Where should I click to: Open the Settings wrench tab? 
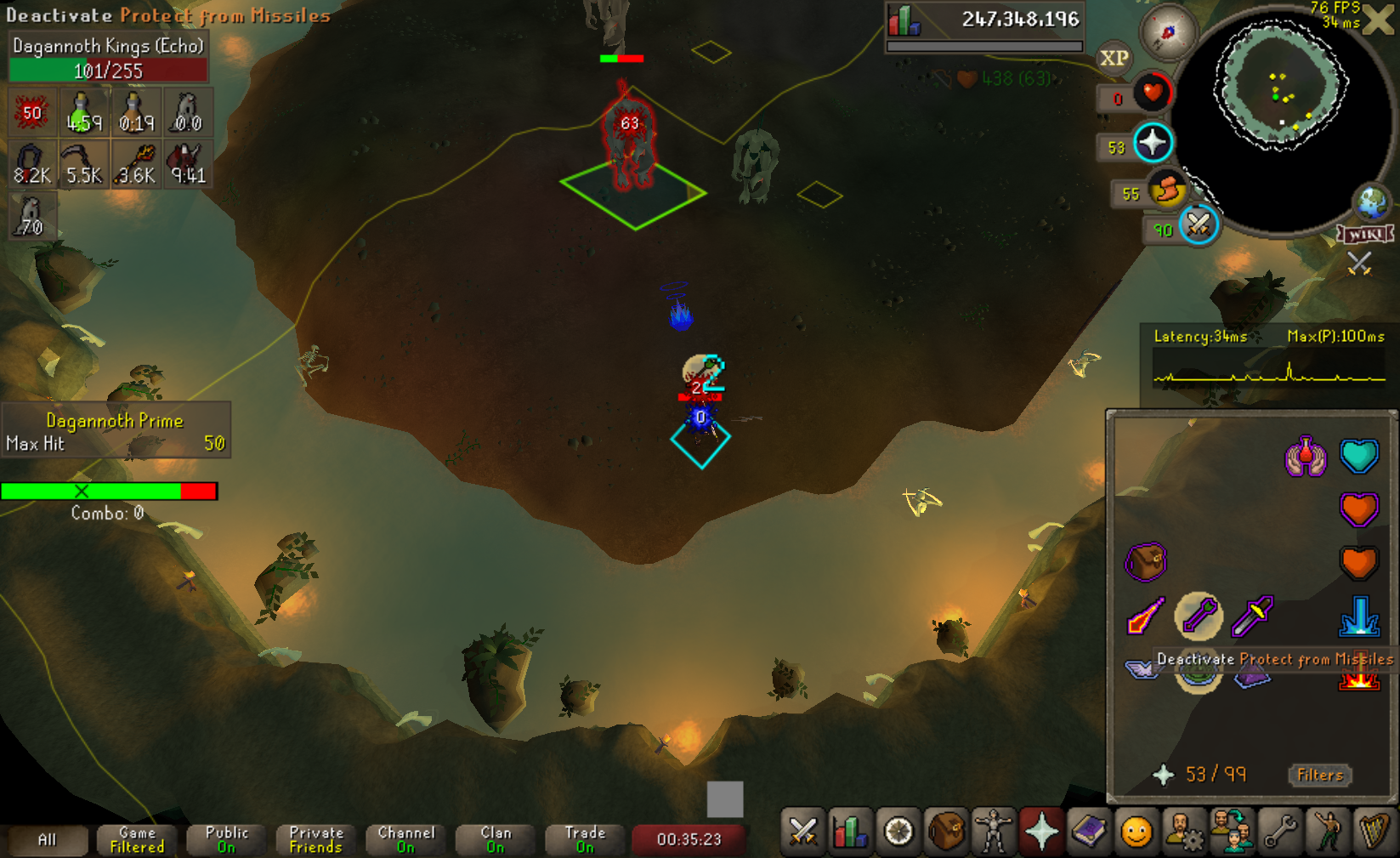(x=1279, y=832)
